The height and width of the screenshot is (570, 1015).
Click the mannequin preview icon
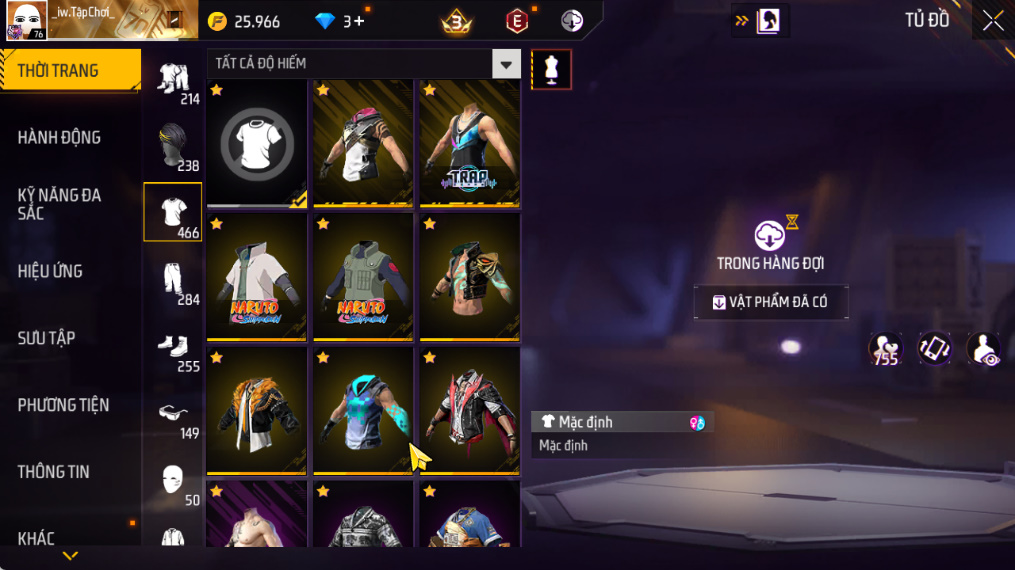tap(551, 69)
